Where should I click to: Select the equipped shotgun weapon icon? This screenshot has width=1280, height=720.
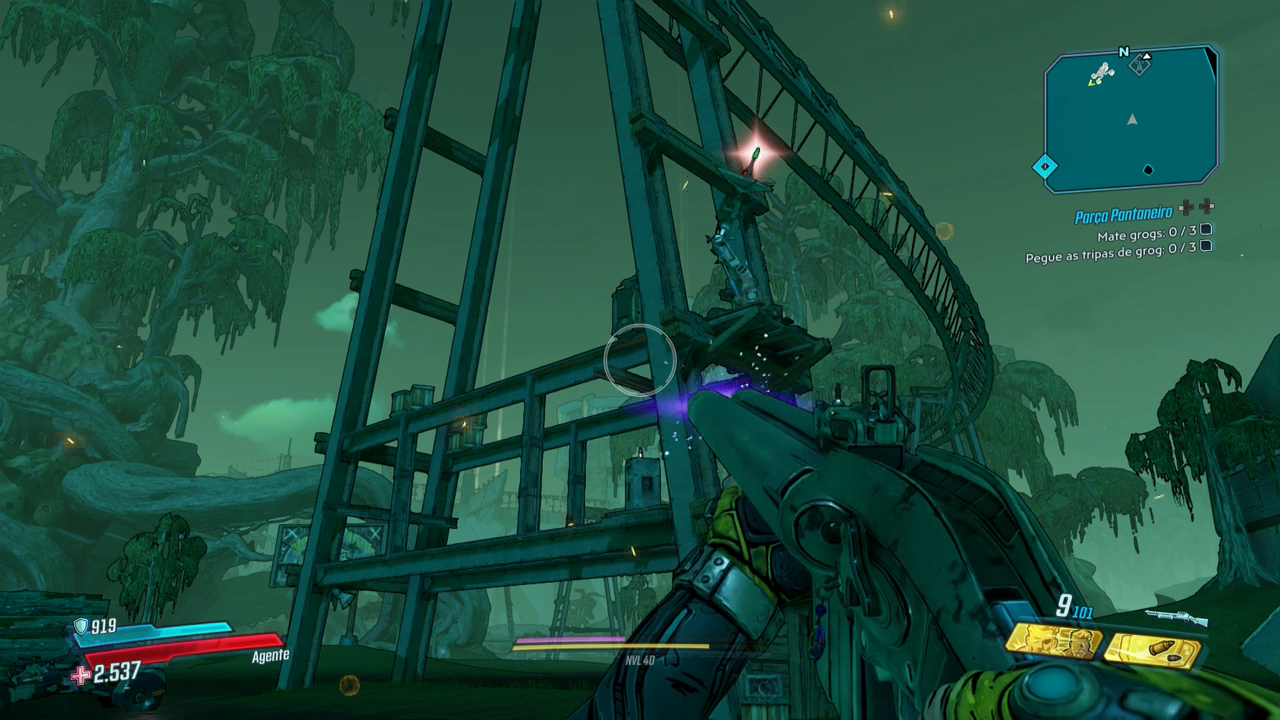[x=1176, y=618]
